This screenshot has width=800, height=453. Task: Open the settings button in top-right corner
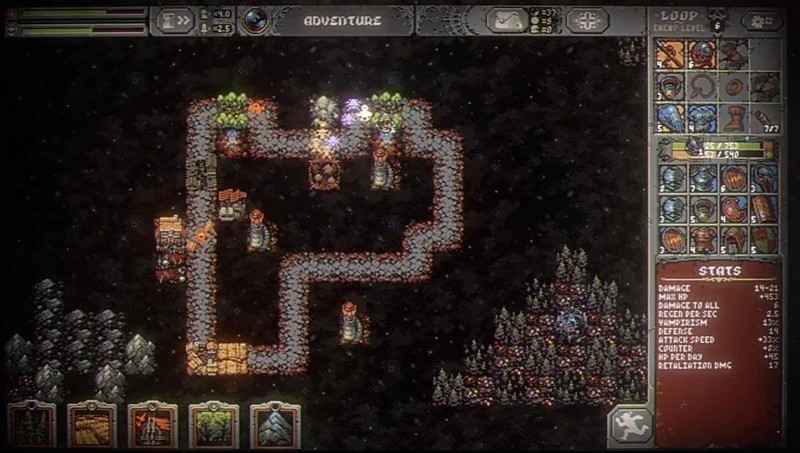[x=762, y=21]
